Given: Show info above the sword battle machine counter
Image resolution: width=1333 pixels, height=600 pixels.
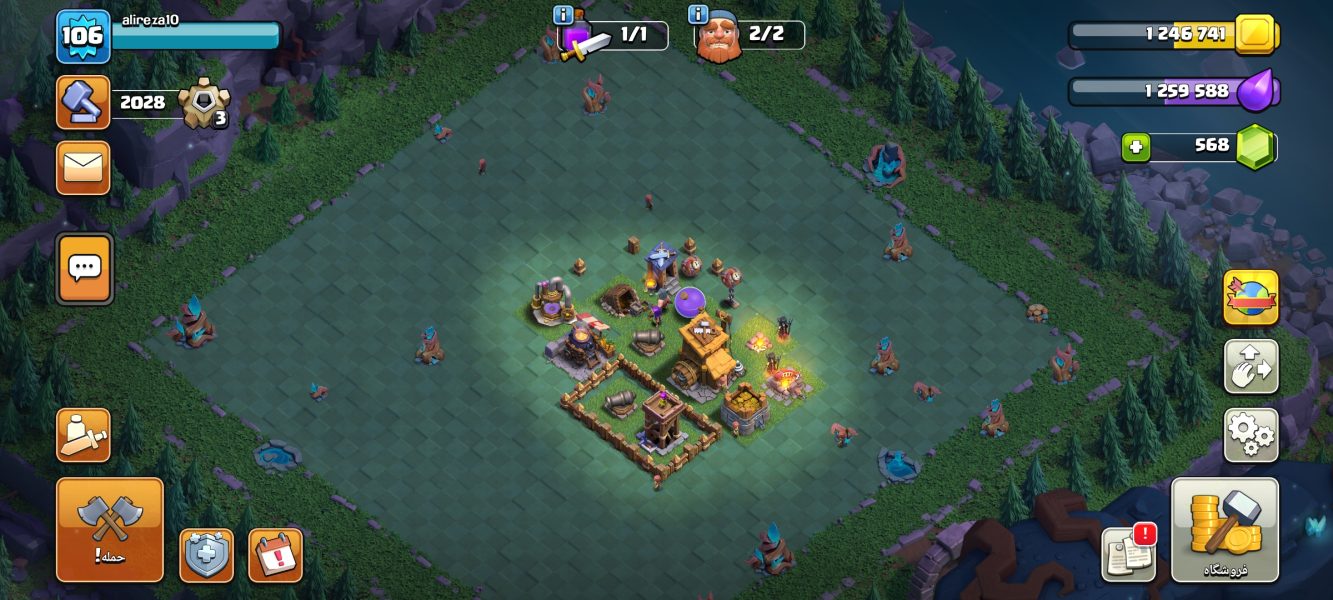Looking at the screenshot, I should coord(563,15).
